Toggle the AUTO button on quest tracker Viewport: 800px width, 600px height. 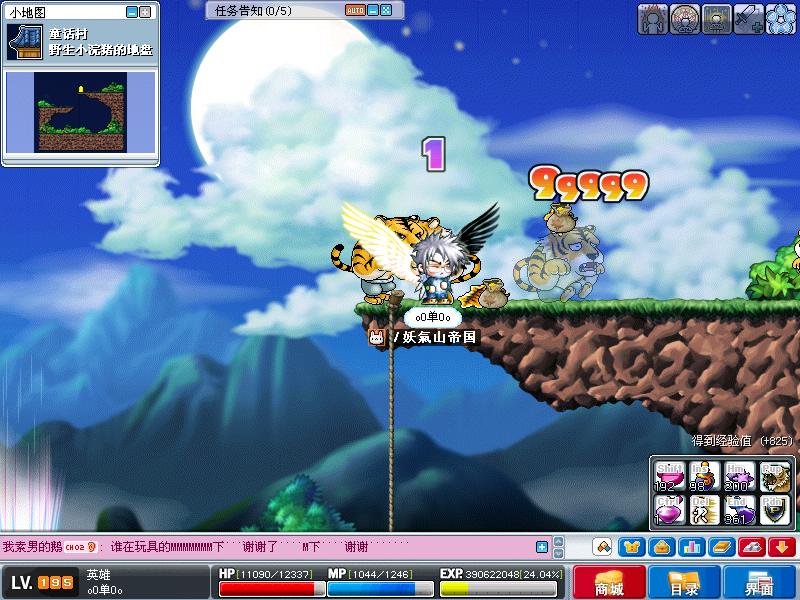click(355, 10)
